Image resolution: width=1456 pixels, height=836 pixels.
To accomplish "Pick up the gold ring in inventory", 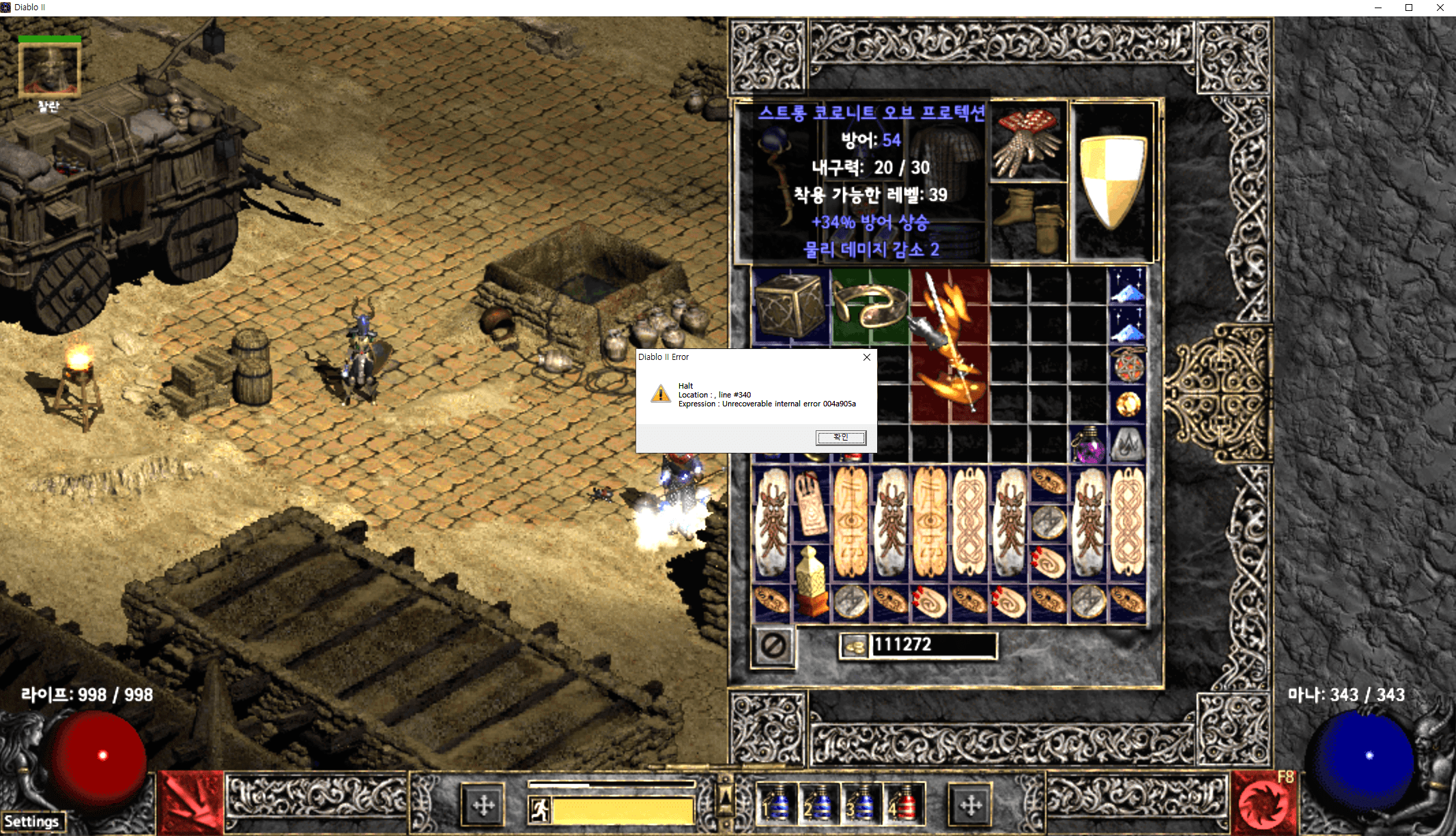I will 870,305.
